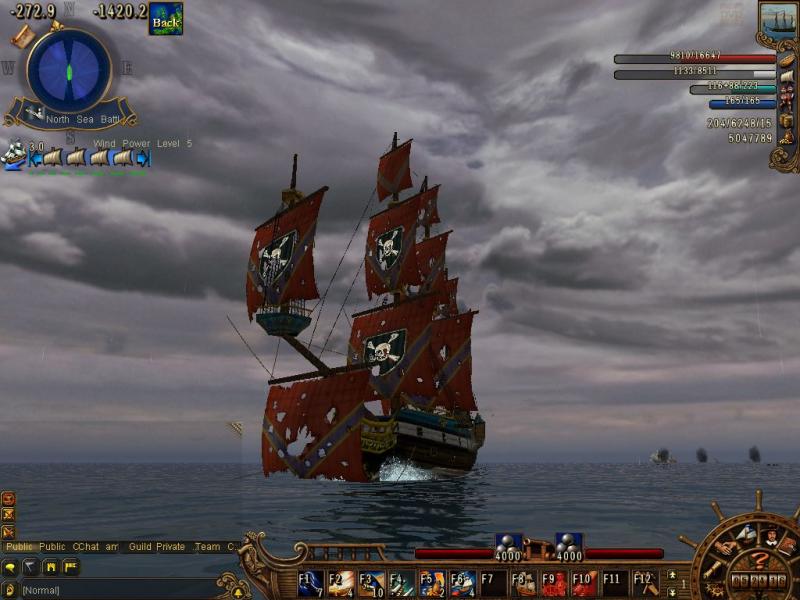The height and width of the screenshot is (600, 800).
Task: Increase sail speed with the right arrow
Action: pos(142,157)
